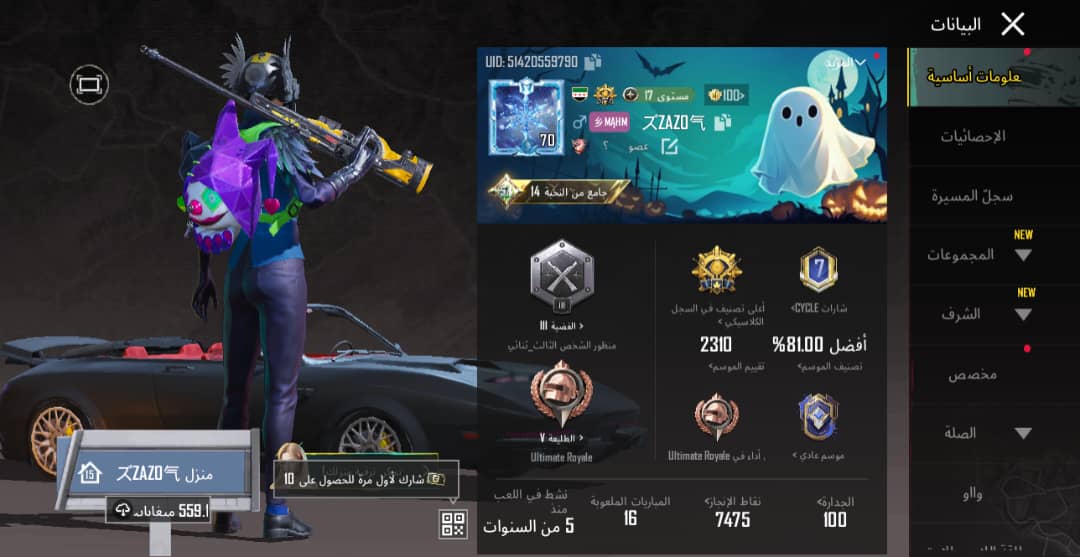Open the مخصص custom tab
Image resolution: width=1080 pixels, height=557 pixels.
point(972,374)
